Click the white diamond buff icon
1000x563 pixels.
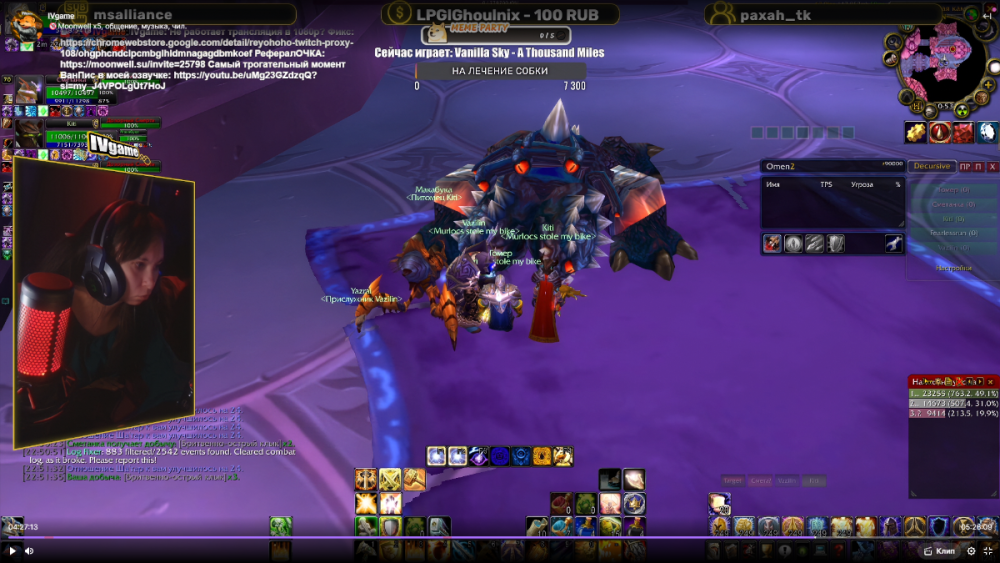(986, 132)
